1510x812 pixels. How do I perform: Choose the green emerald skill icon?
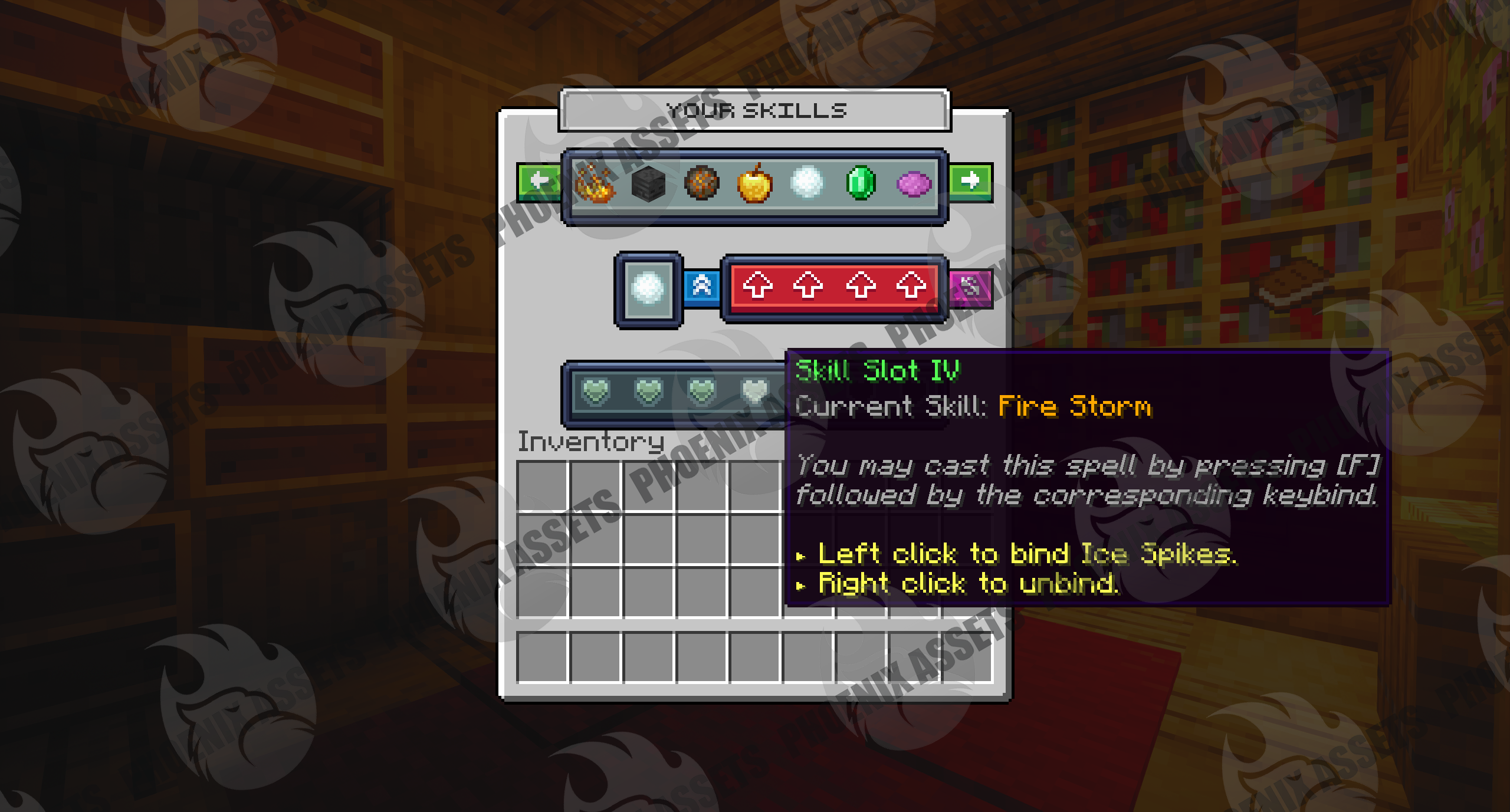(861, 183)
